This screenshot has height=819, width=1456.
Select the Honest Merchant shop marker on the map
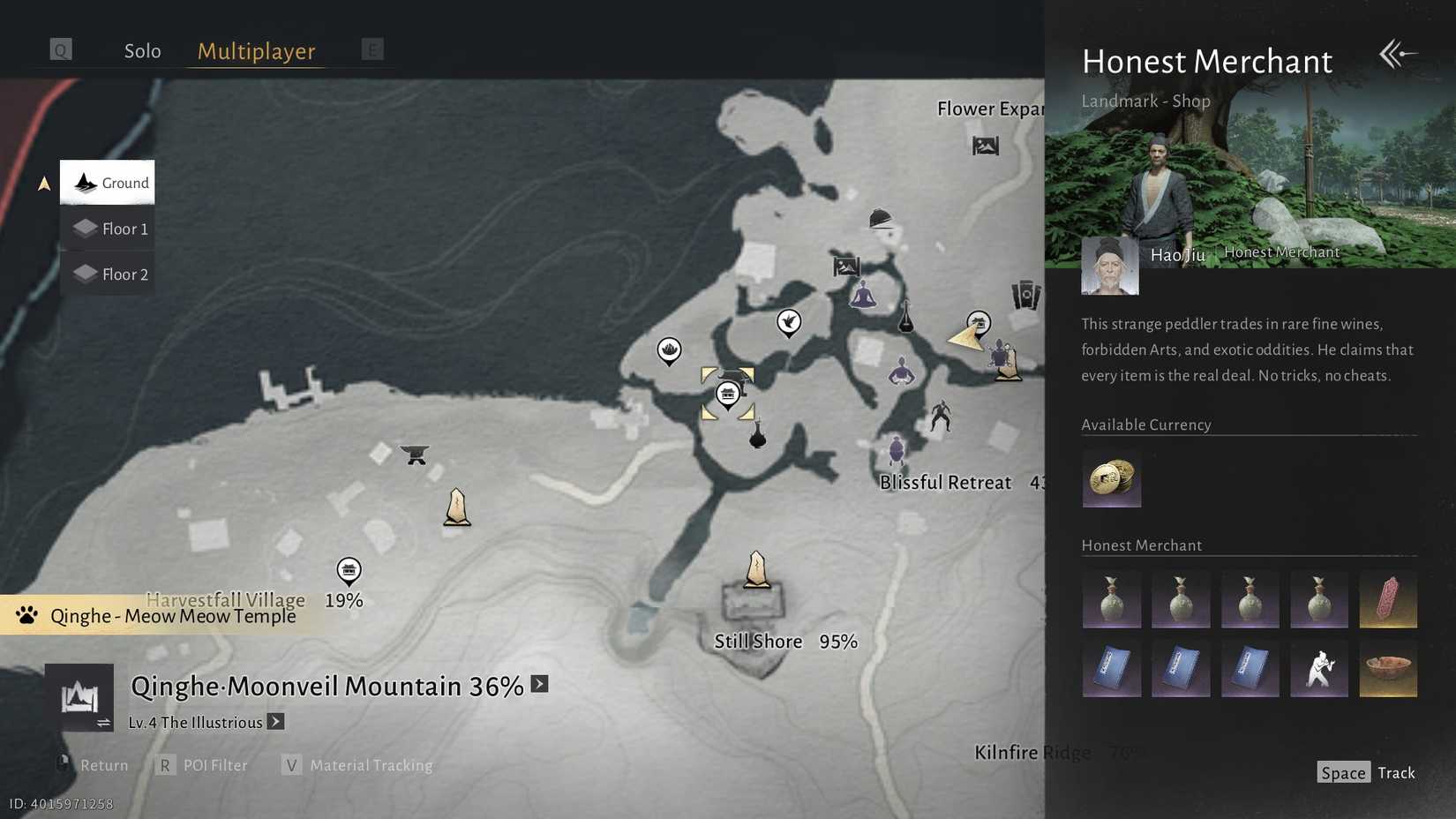point(728,394)
